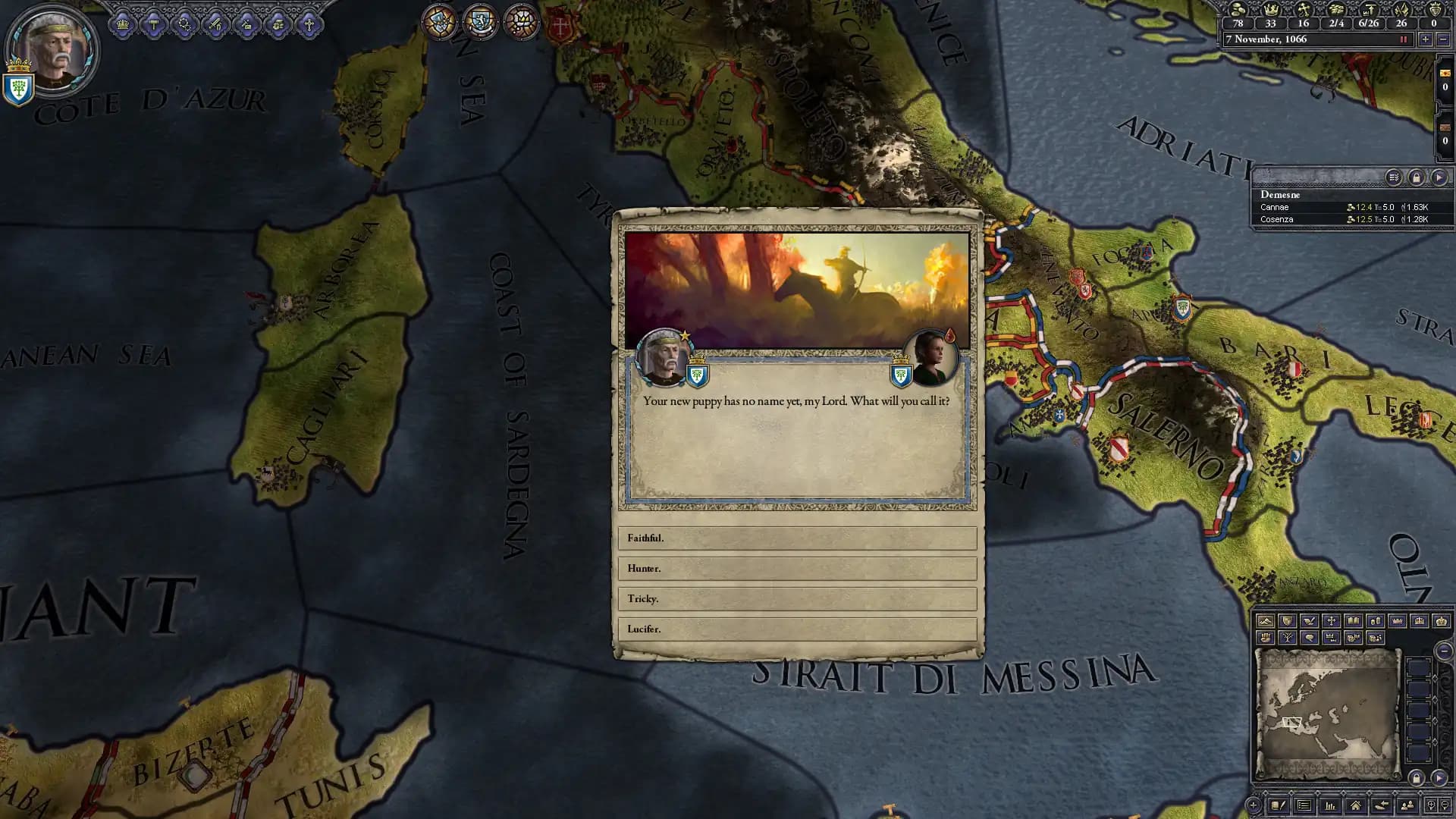Open the Military screen via the sword icon
This screenshot has width=1456, height=819.
(215, 24)
